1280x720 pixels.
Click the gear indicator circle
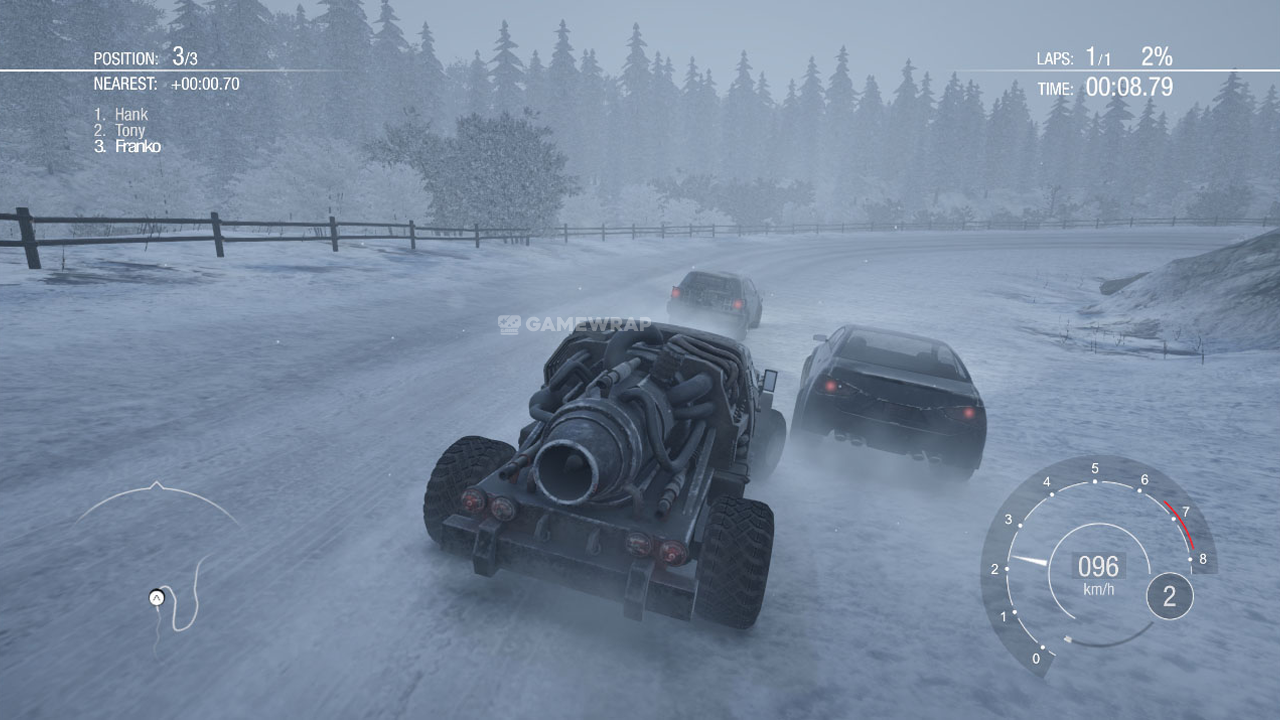(1169, 597)
